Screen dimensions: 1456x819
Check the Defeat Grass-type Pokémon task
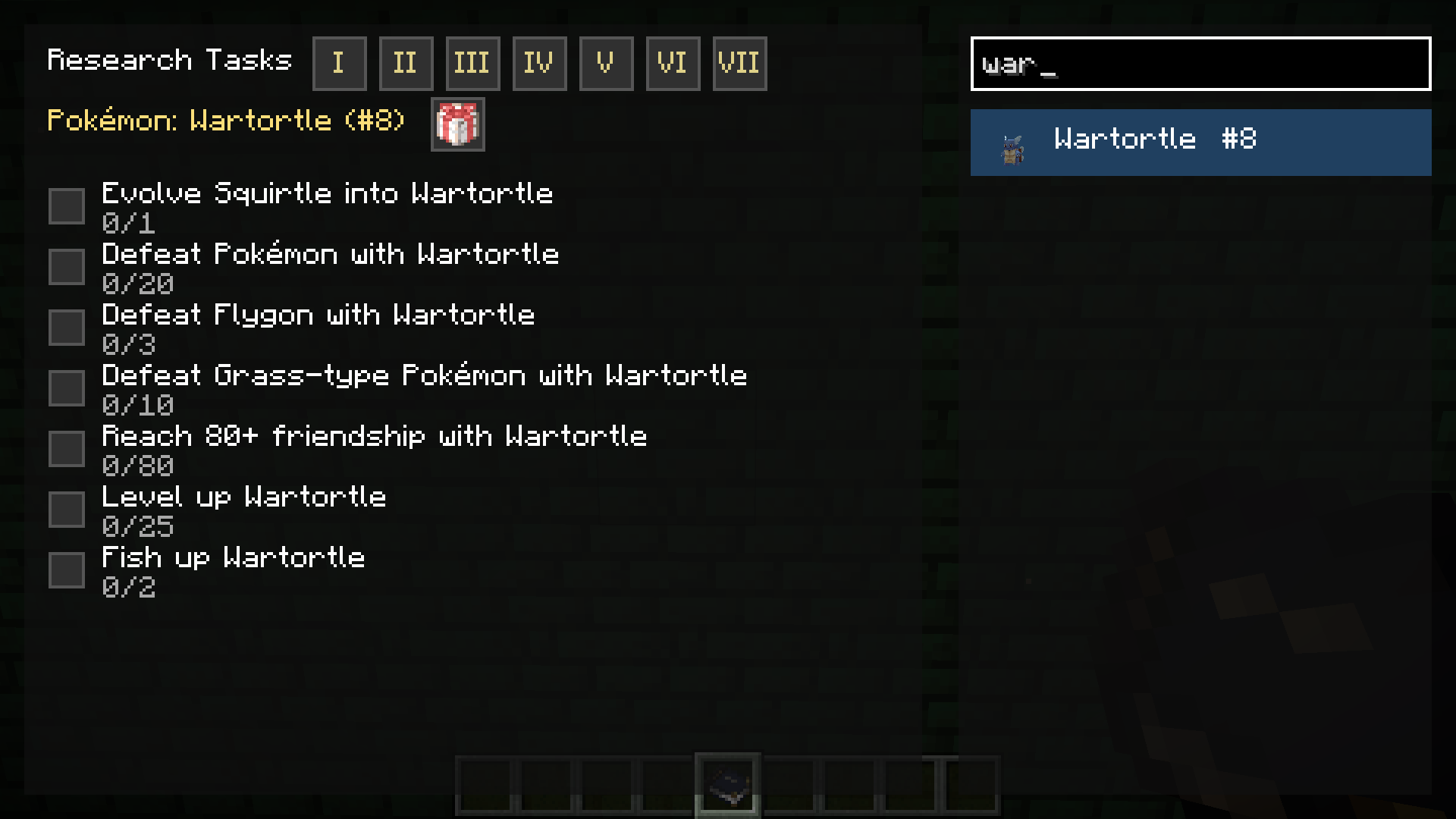(x=67, y=388)
